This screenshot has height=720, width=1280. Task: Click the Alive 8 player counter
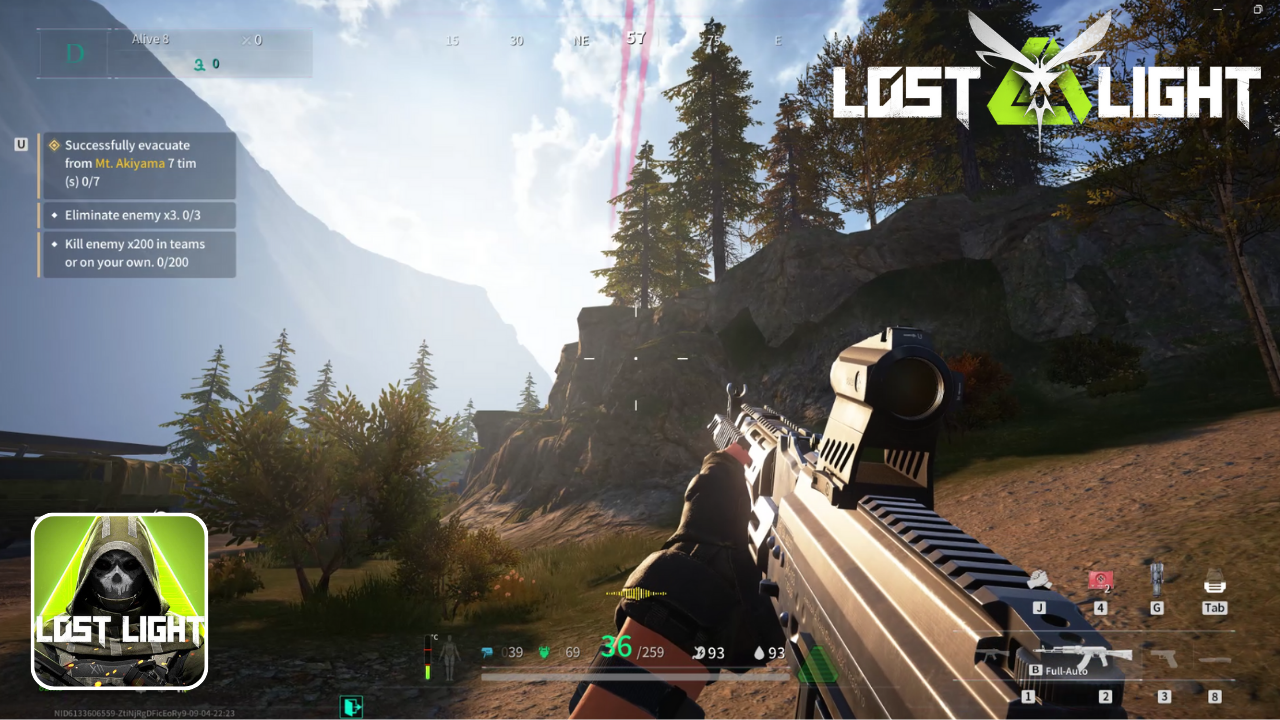[150, 39]
